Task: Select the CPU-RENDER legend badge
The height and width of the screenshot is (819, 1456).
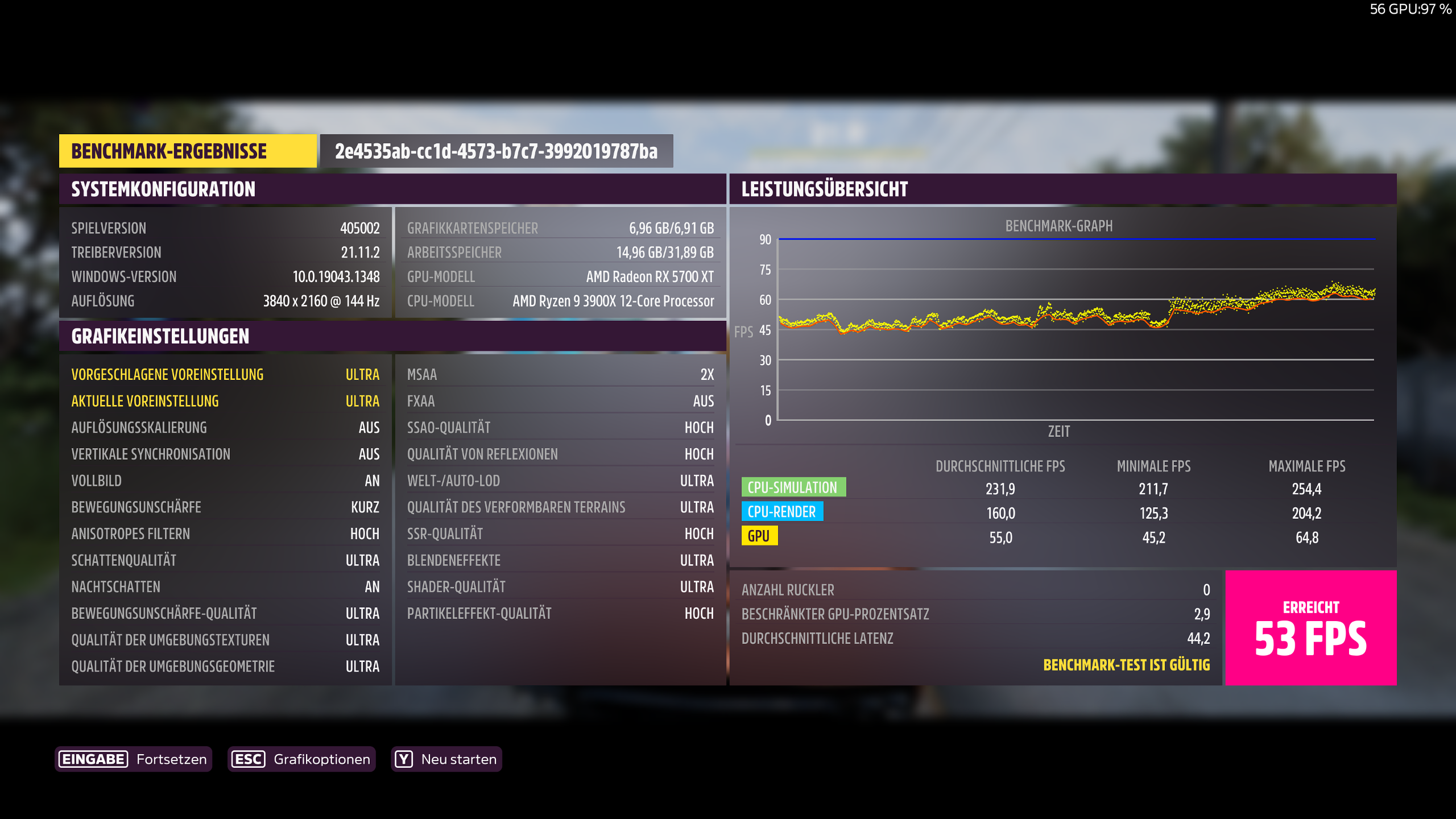Action: point(782,511)
